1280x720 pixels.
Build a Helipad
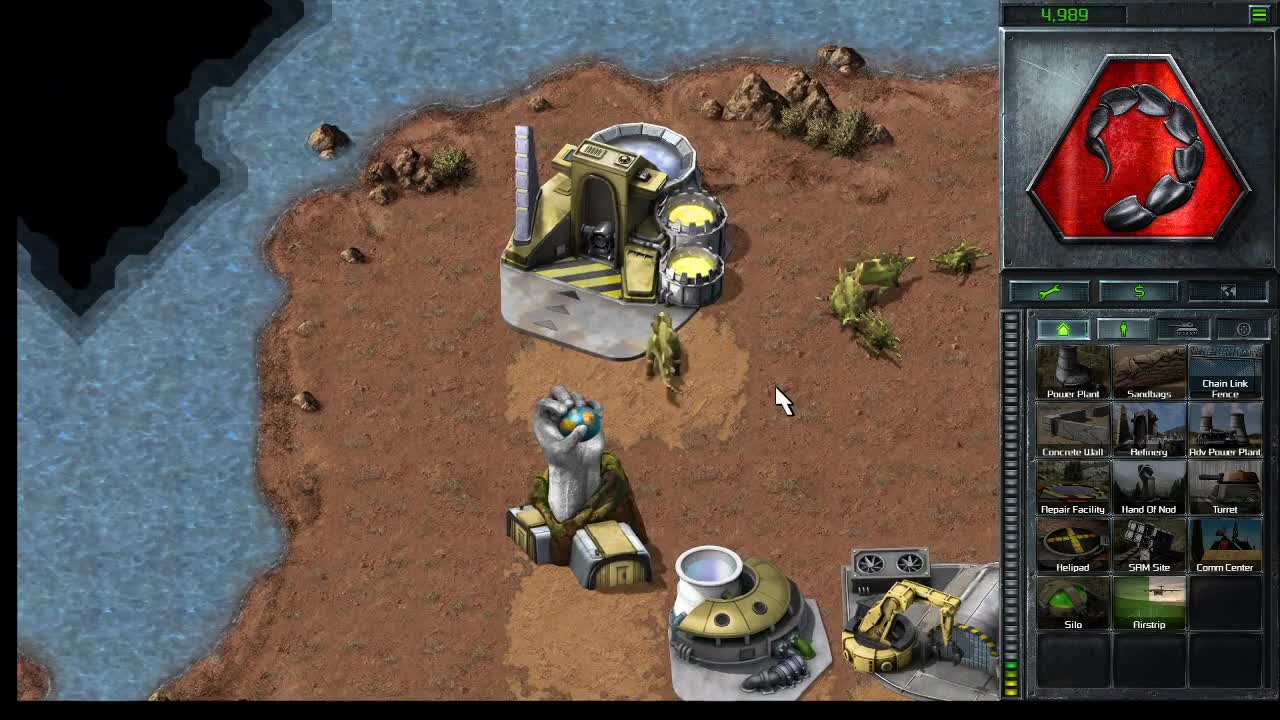click(x=1073, y=545)
